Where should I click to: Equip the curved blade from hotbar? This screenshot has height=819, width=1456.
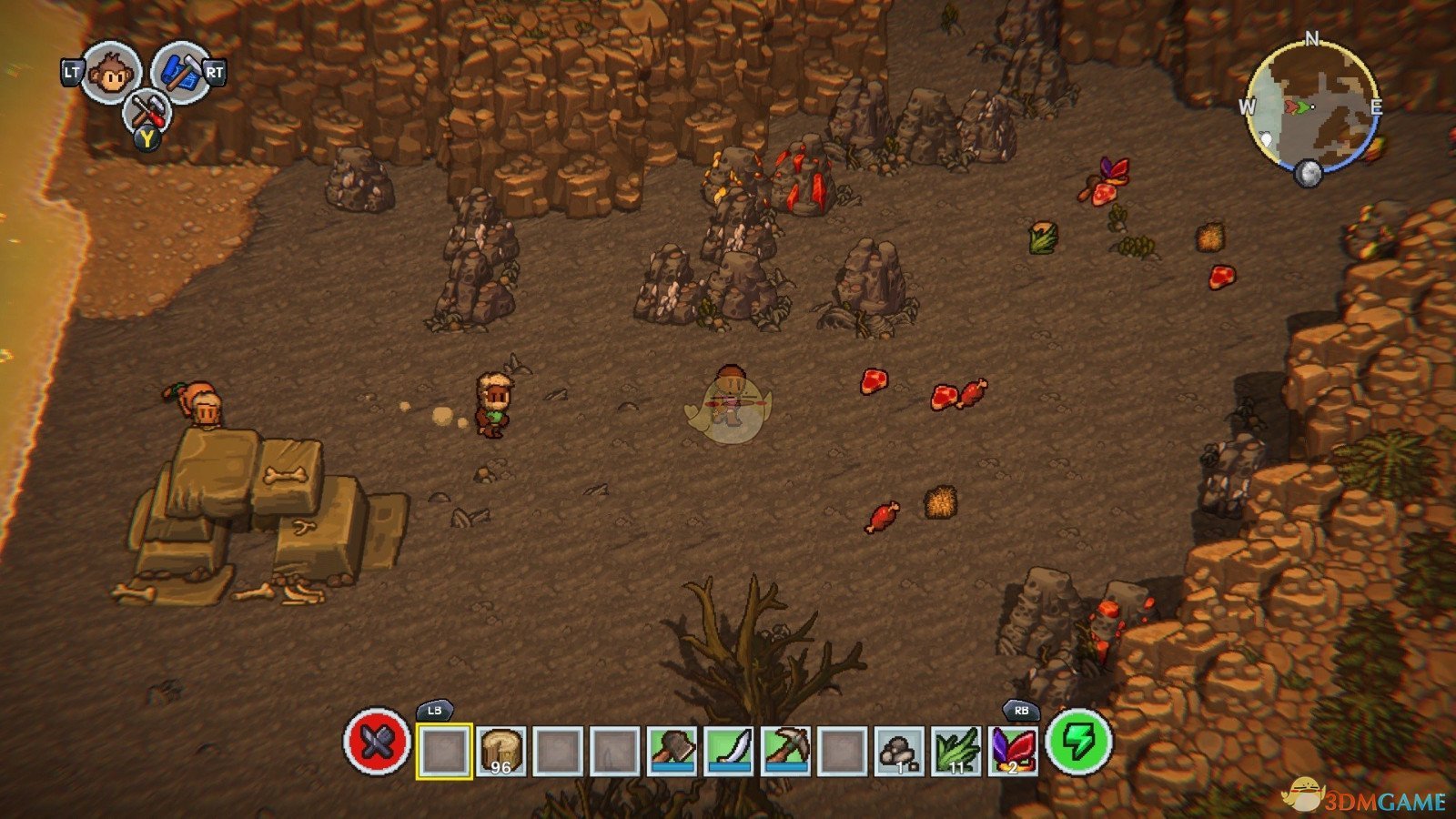coord(729,751)
